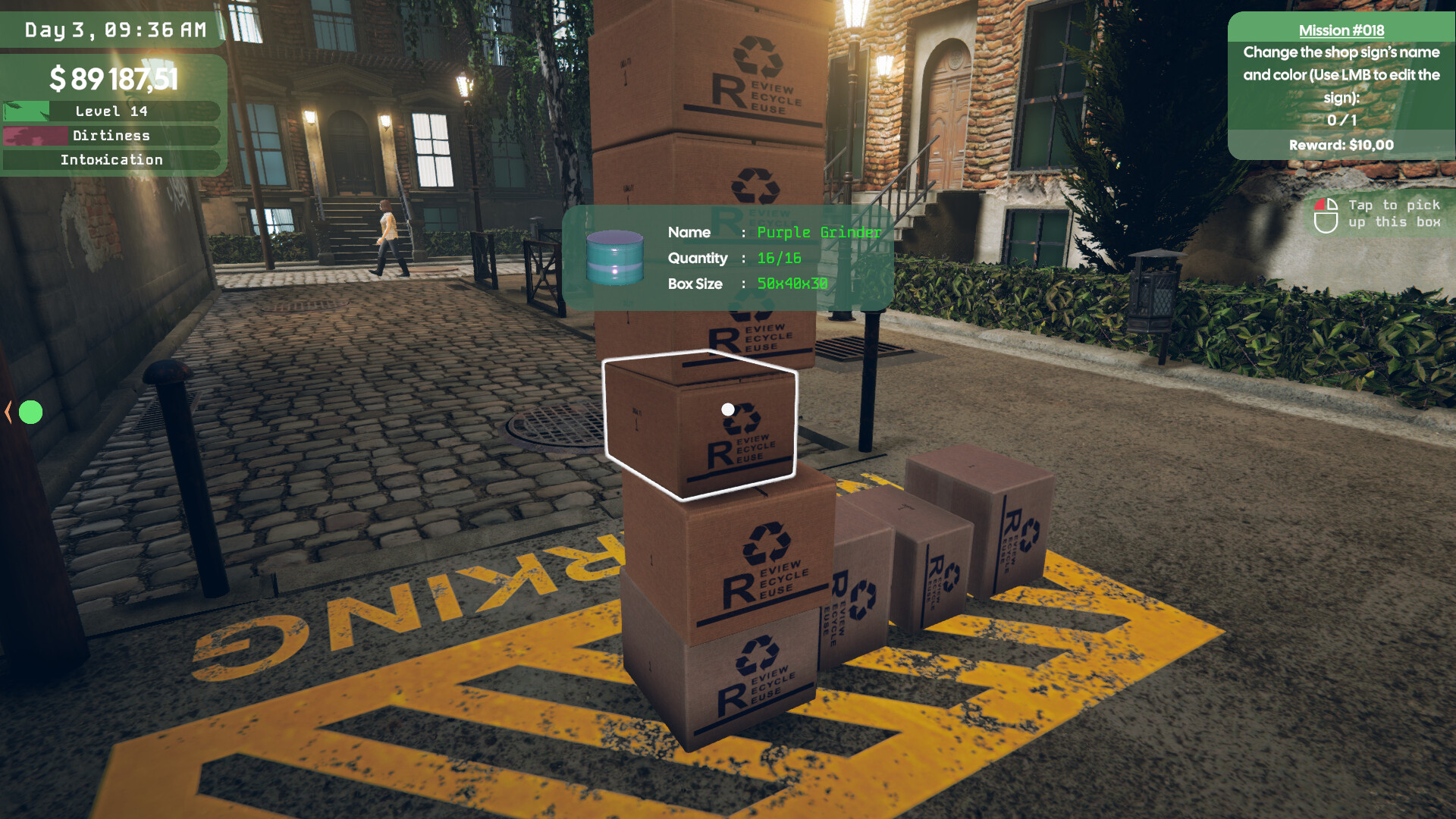Screen dimensions: 1456x819
Task: Expand the side panel with the green dot
Action: pos(9,412)
